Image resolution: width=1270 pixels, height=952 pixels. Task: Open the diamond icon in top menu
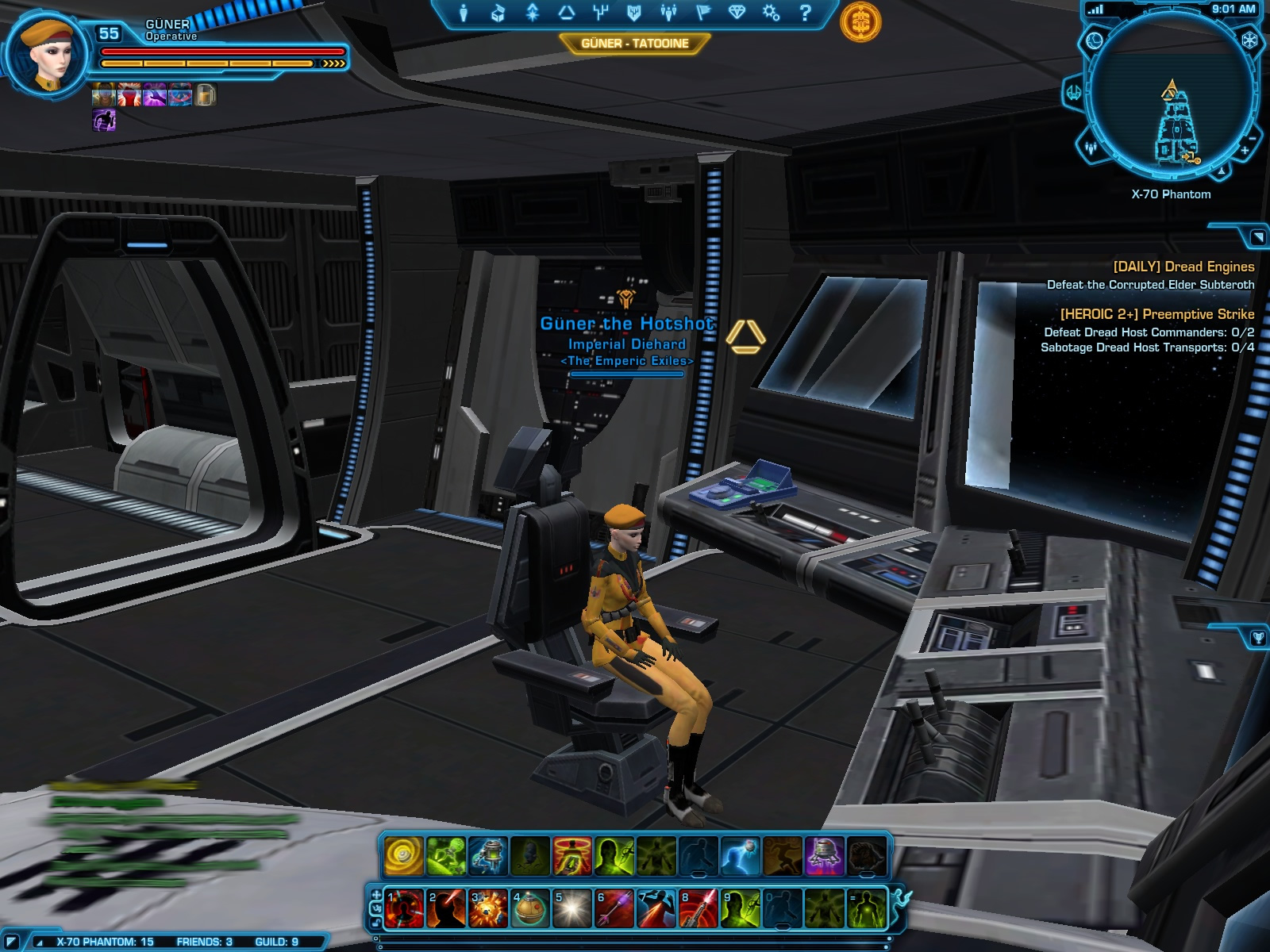point(737,13)
